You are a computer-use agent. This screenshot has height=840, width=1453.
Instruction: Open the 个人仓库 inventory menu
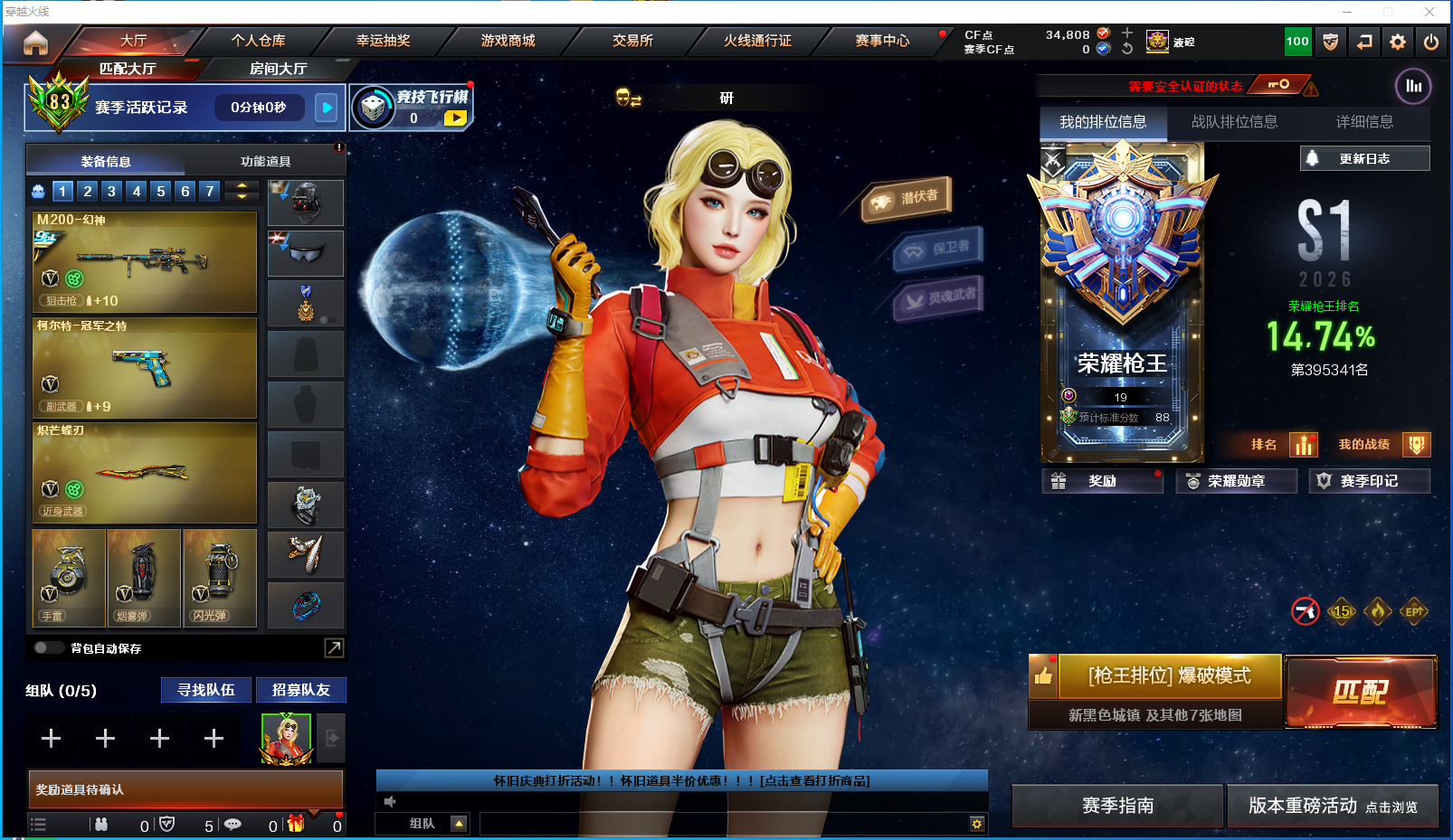point(258,41)
